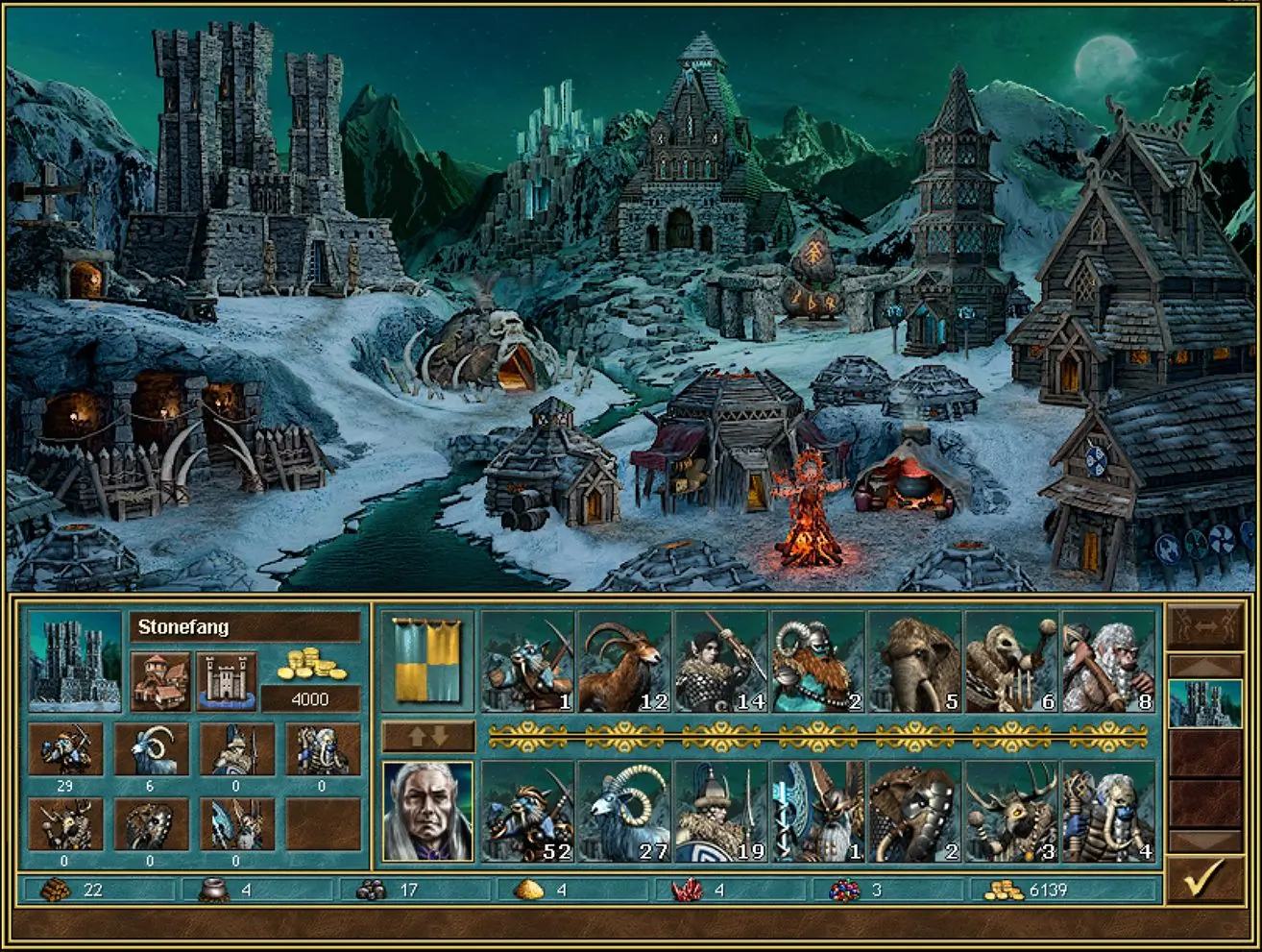This screenshot has width=1262, height=952.
Task: Choose the hero's 19 shield warriors
Action: [721, 812]
